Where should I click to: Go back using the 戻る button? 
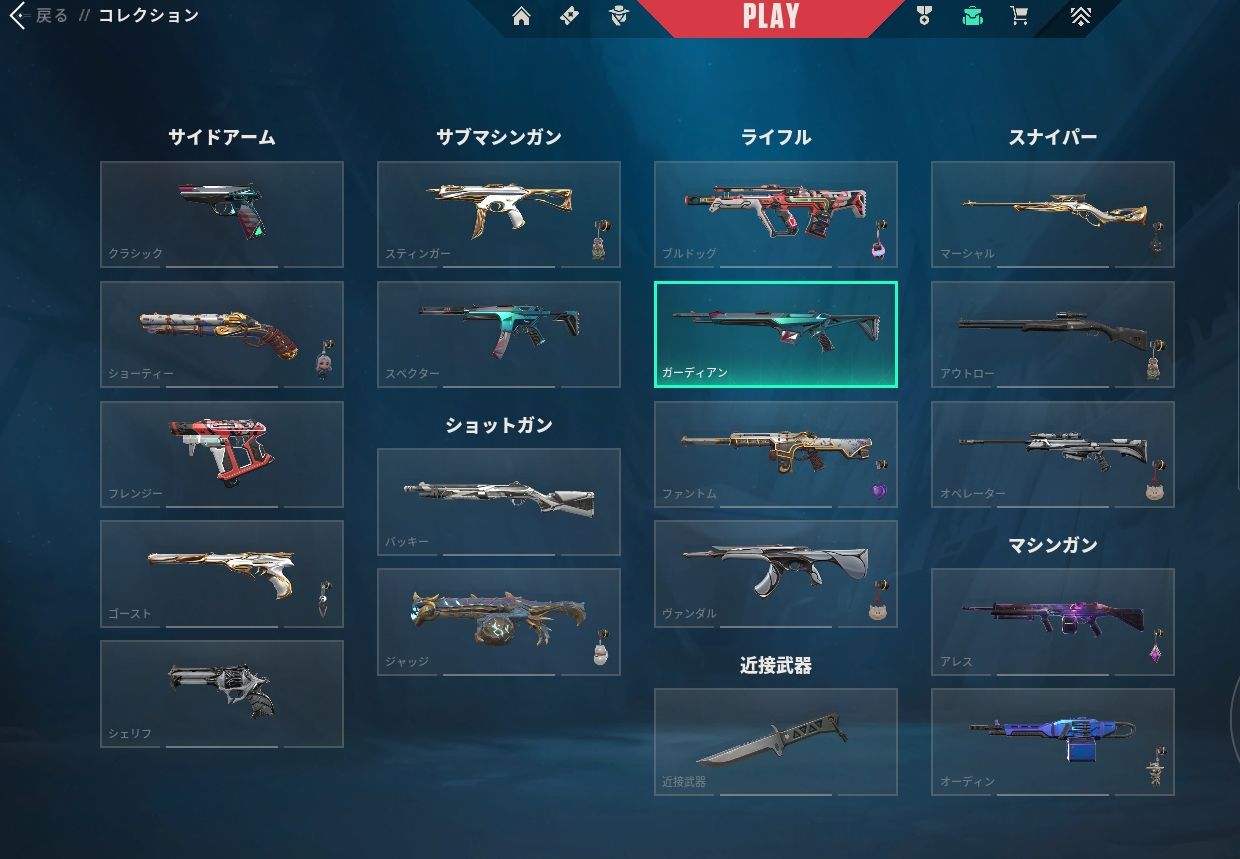[x=40, y=16]
